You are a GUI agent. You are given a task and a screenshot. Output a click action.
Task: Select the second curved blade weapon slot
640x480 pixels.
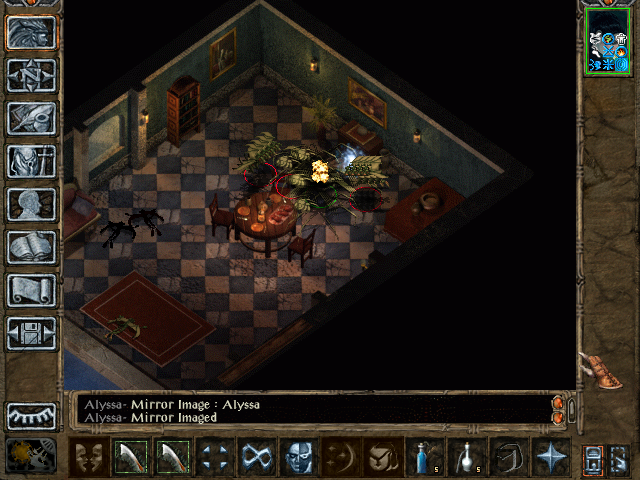coord(172,458)
